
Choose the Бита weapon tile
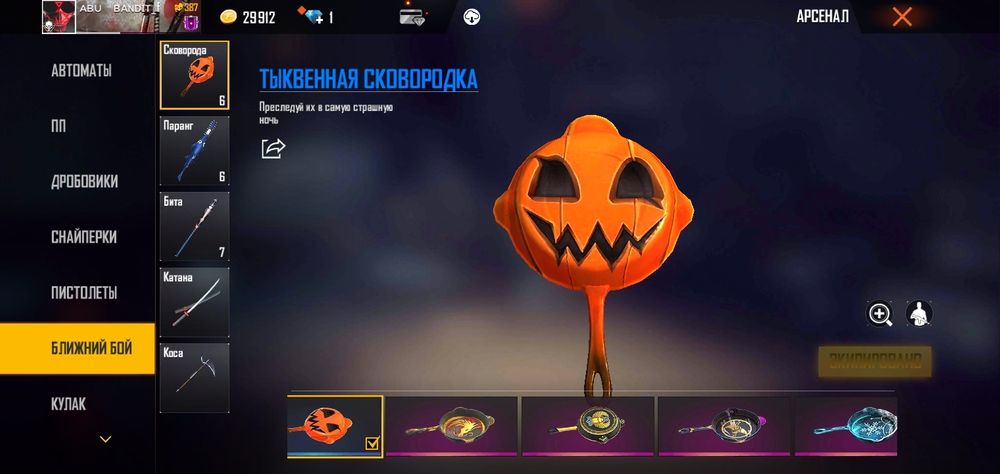click(x=194, y=226)
